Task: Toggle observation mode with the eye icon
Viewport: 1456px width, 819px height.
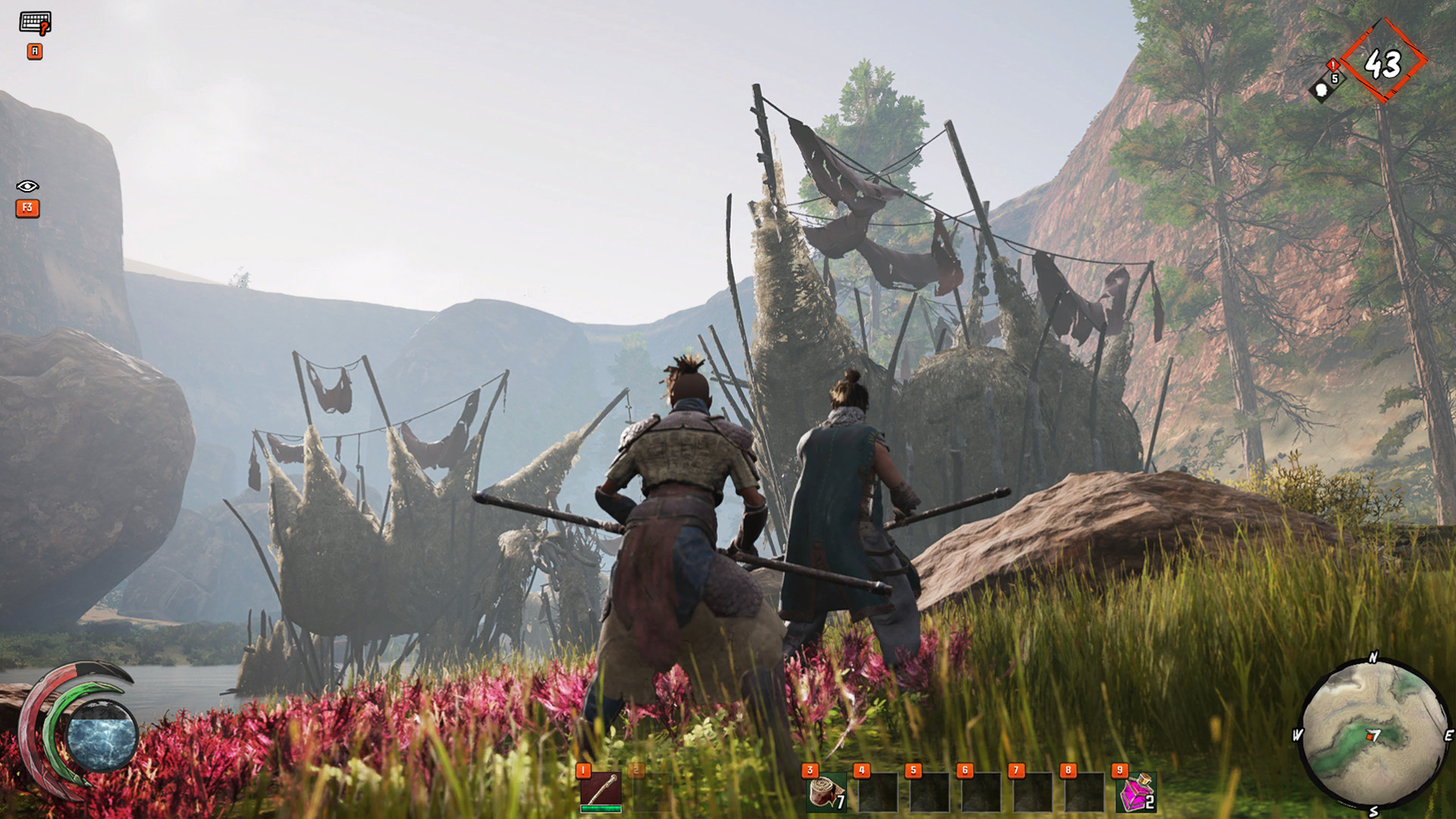Action: point(29,186)
